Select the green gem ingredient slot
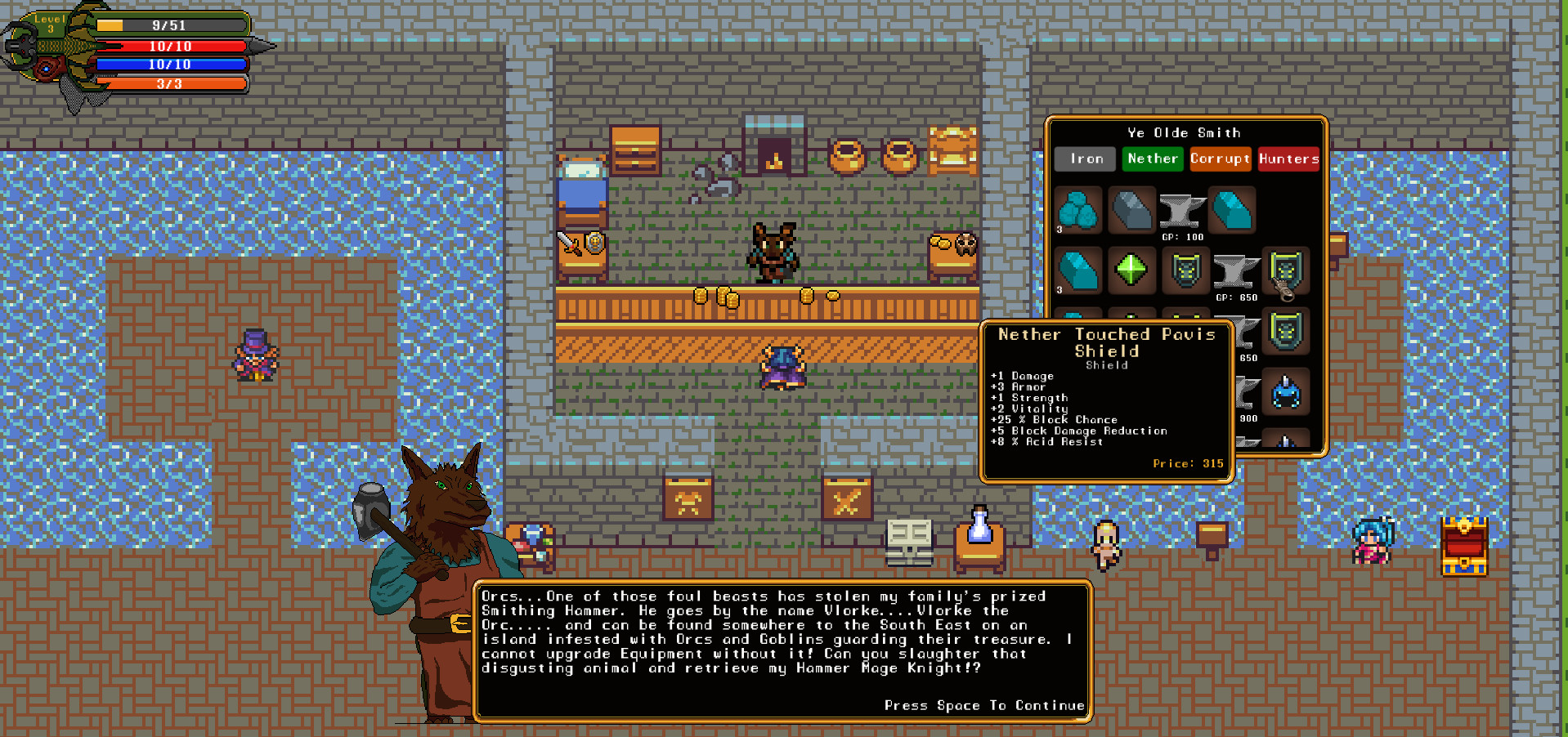 pyautogui.click(x=1131, y=270)
